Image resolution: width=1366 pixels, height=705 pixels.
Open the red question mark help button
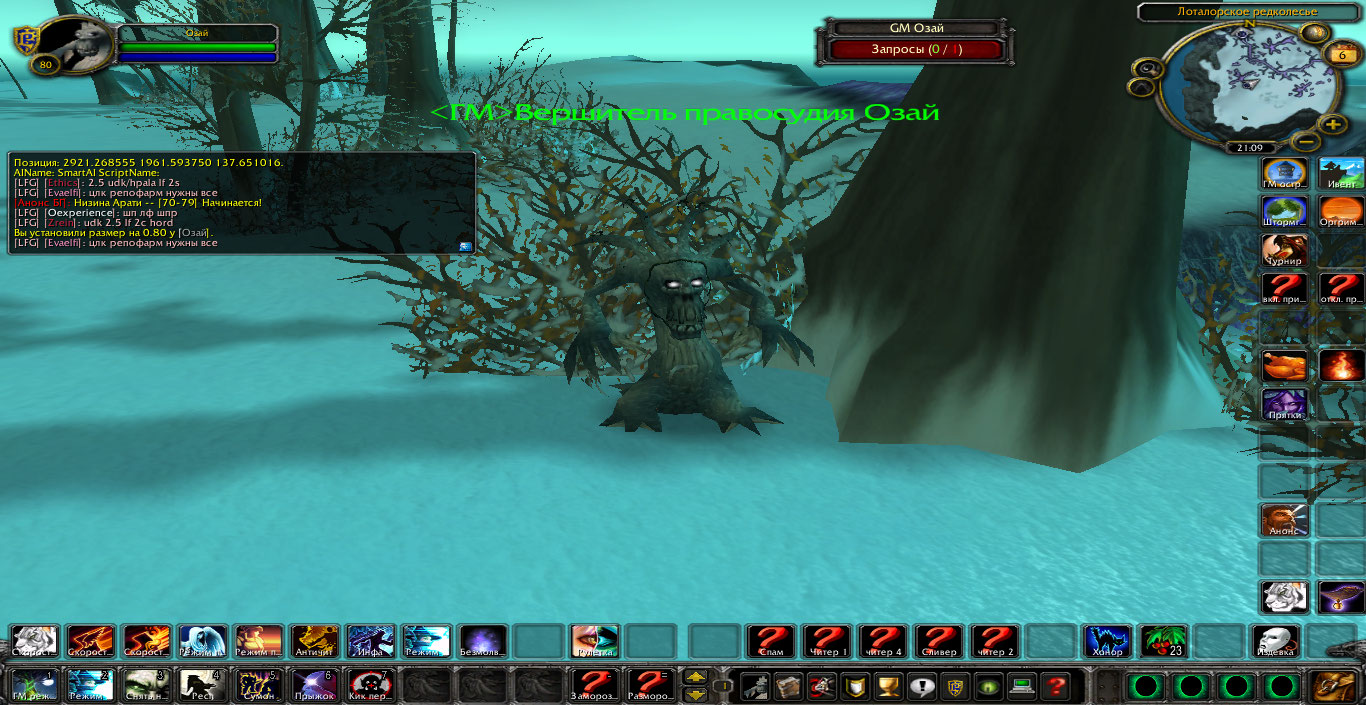[x=1053, y=686]
